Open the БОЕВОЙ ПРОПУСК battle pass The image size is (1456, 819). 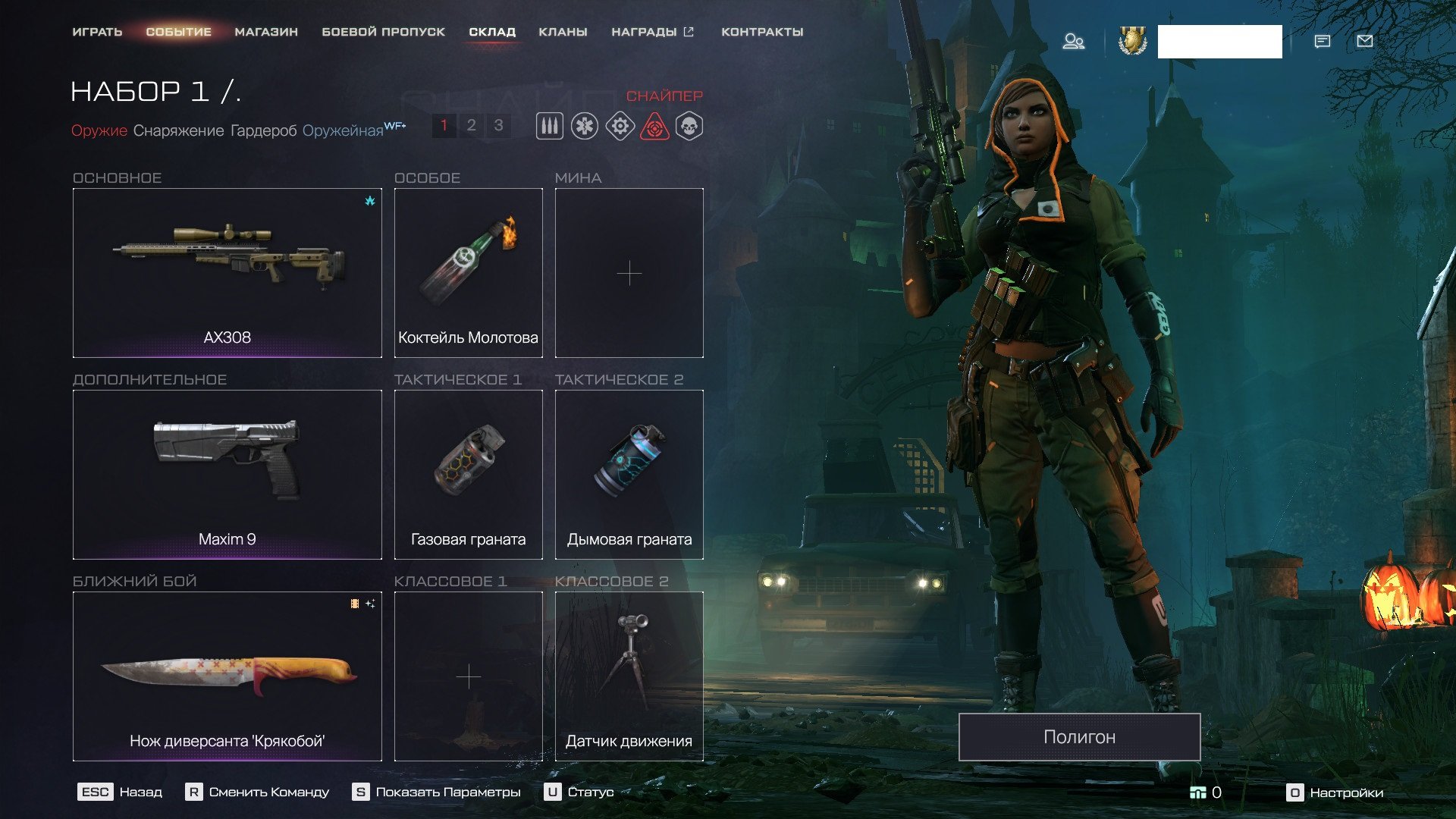coord(383,32)
